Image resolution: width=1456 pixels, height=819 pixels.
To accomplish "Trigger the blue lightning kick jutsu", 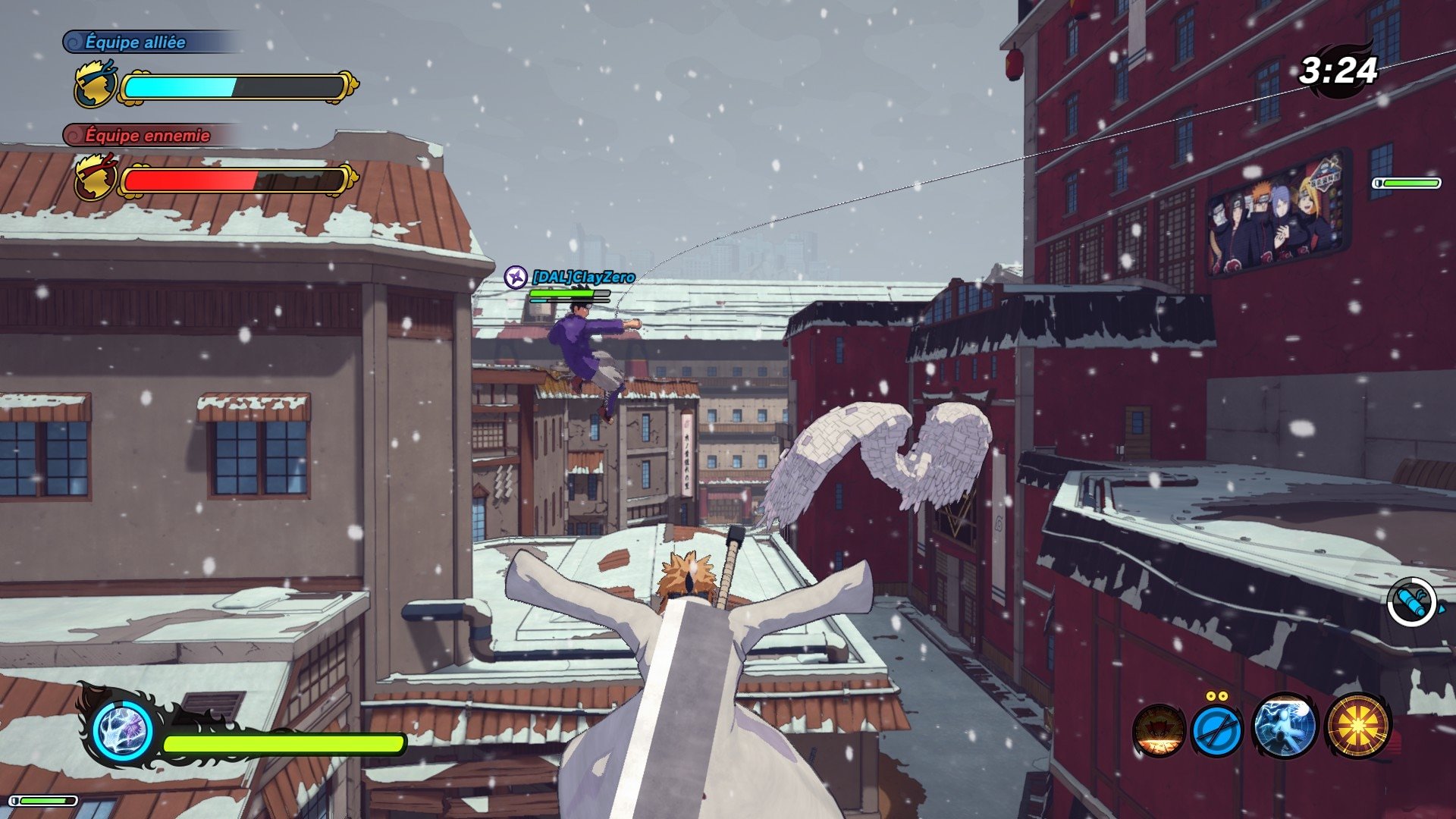I will coord(1285,726).
